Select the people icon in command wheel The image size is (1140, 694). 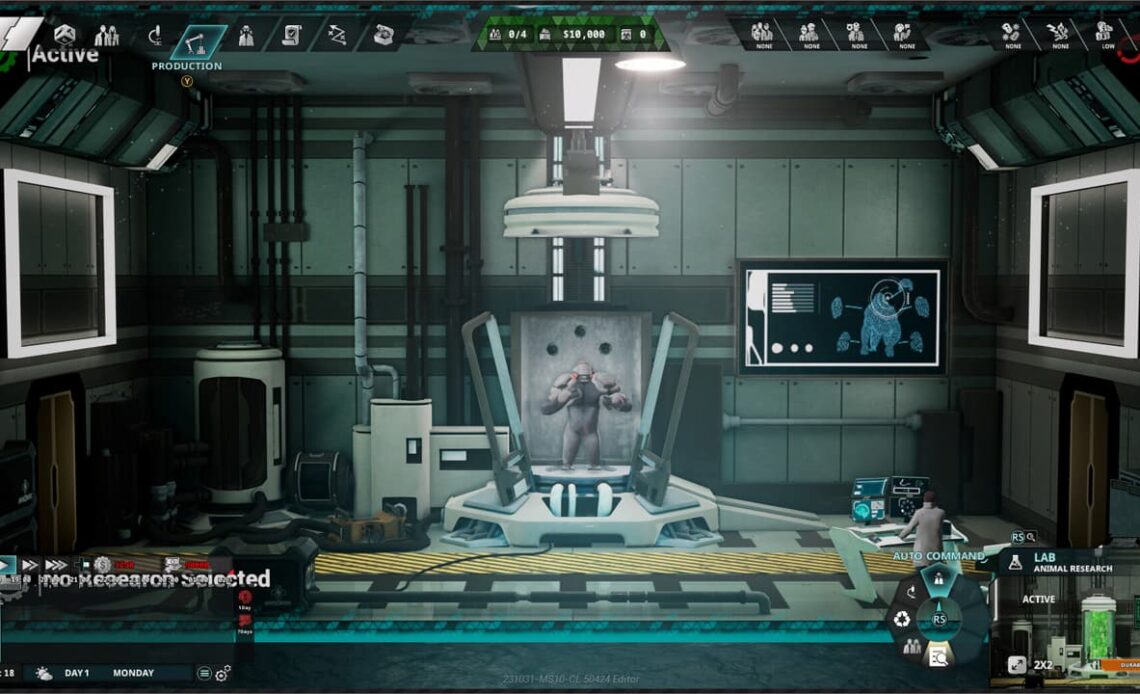[912, 646]
